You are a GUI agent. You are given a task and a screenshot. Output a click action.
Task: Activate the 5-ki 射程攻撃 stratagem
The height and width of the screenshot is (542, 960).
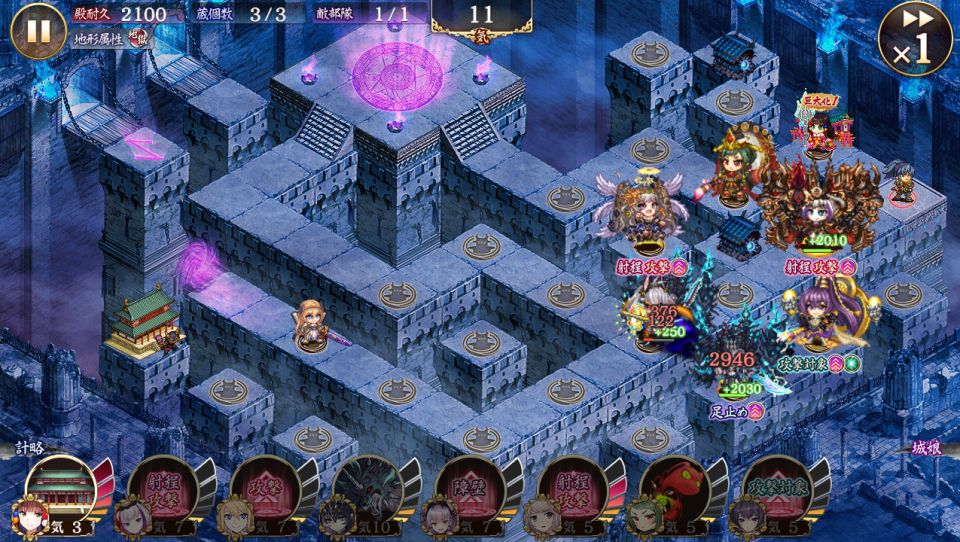pyautogui.click(x=573, y=490)
